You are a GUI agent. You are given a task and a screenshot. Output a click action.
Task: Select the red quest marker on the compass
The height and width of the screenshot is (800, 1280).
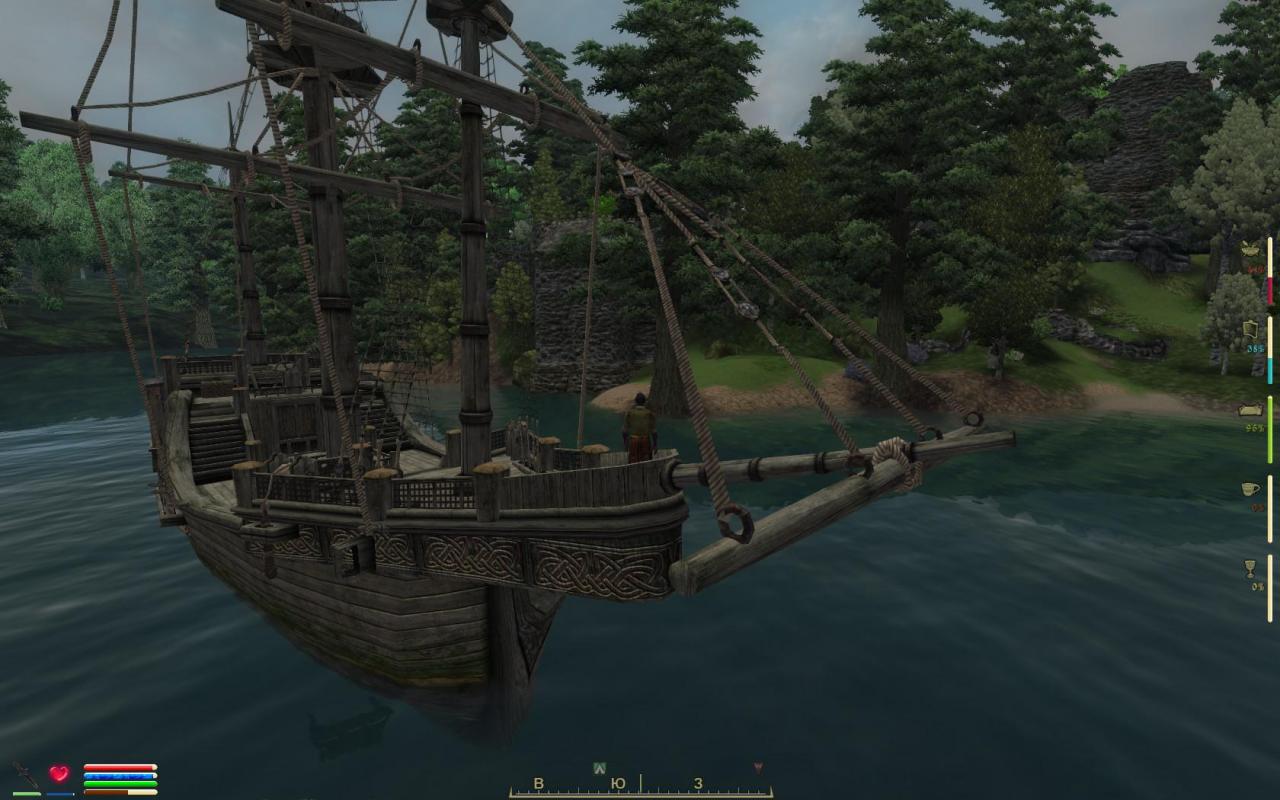[x=758, y=768]
